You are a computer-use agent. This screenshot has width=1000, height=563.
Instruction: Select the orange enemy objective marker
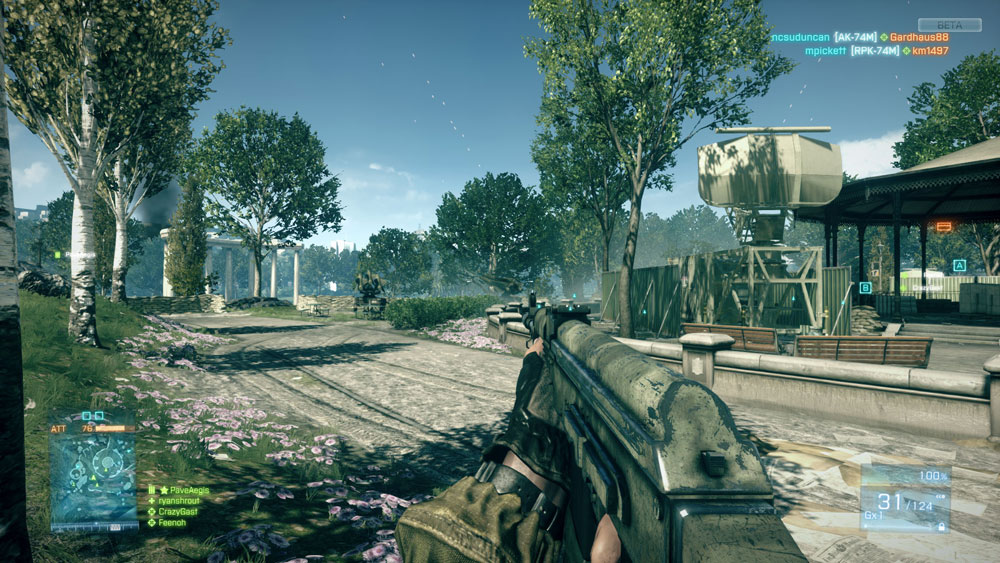(943, 227)
